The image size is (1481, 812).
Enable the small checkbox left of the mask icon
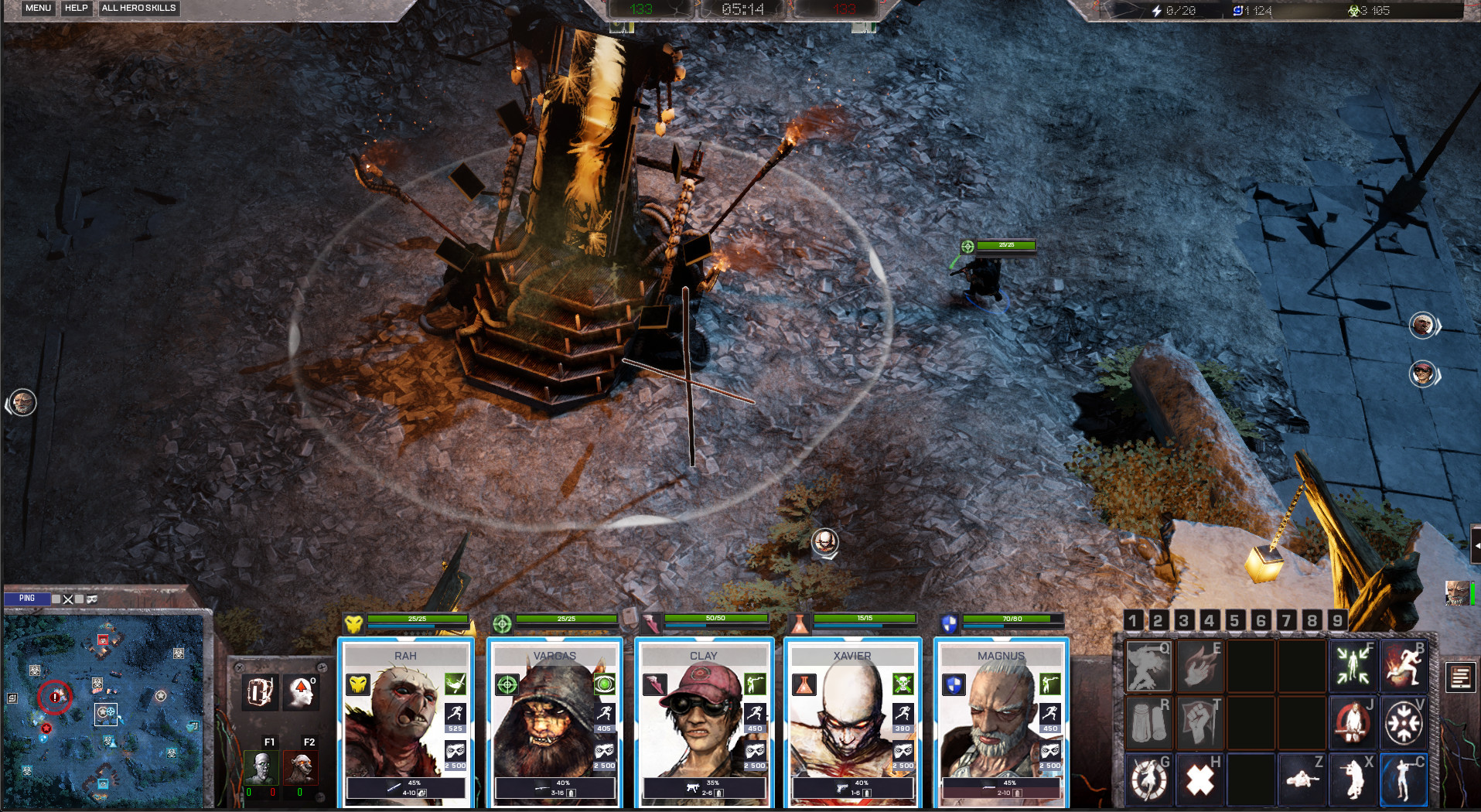(80, 599)
